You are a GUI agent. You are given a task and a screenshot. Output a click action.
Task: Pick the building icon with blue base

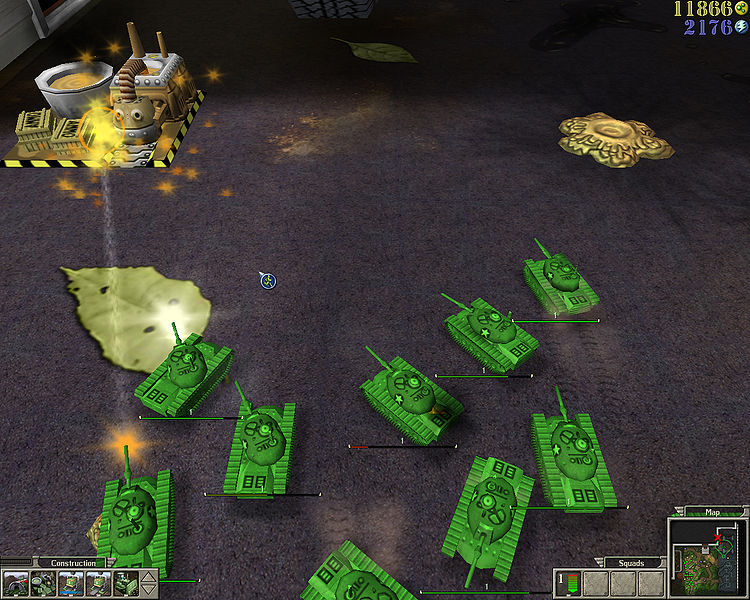tap(71, 583)
